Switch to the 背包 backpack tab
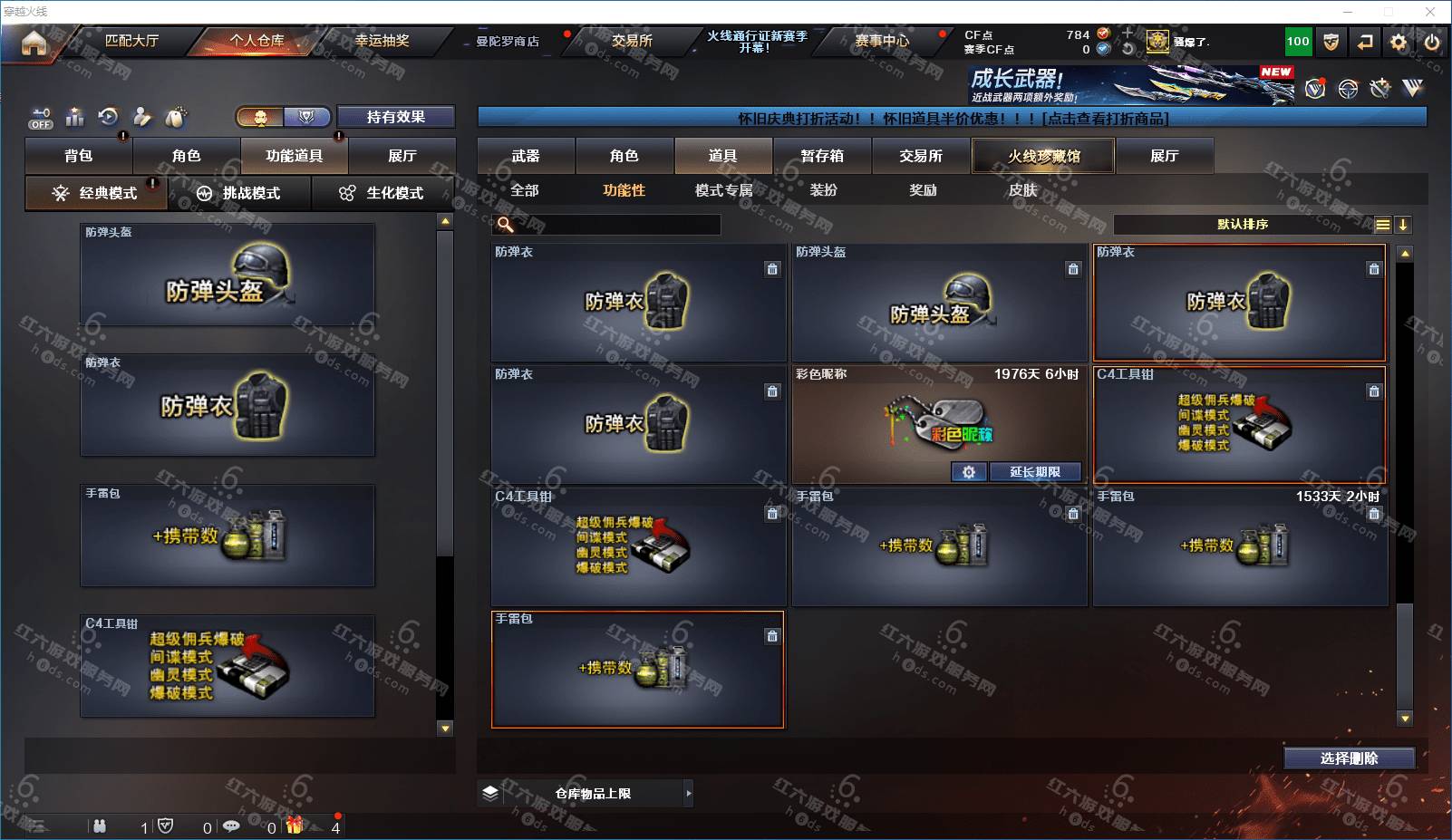Screen dimensions: 1452x840 (x=79, y=156)
